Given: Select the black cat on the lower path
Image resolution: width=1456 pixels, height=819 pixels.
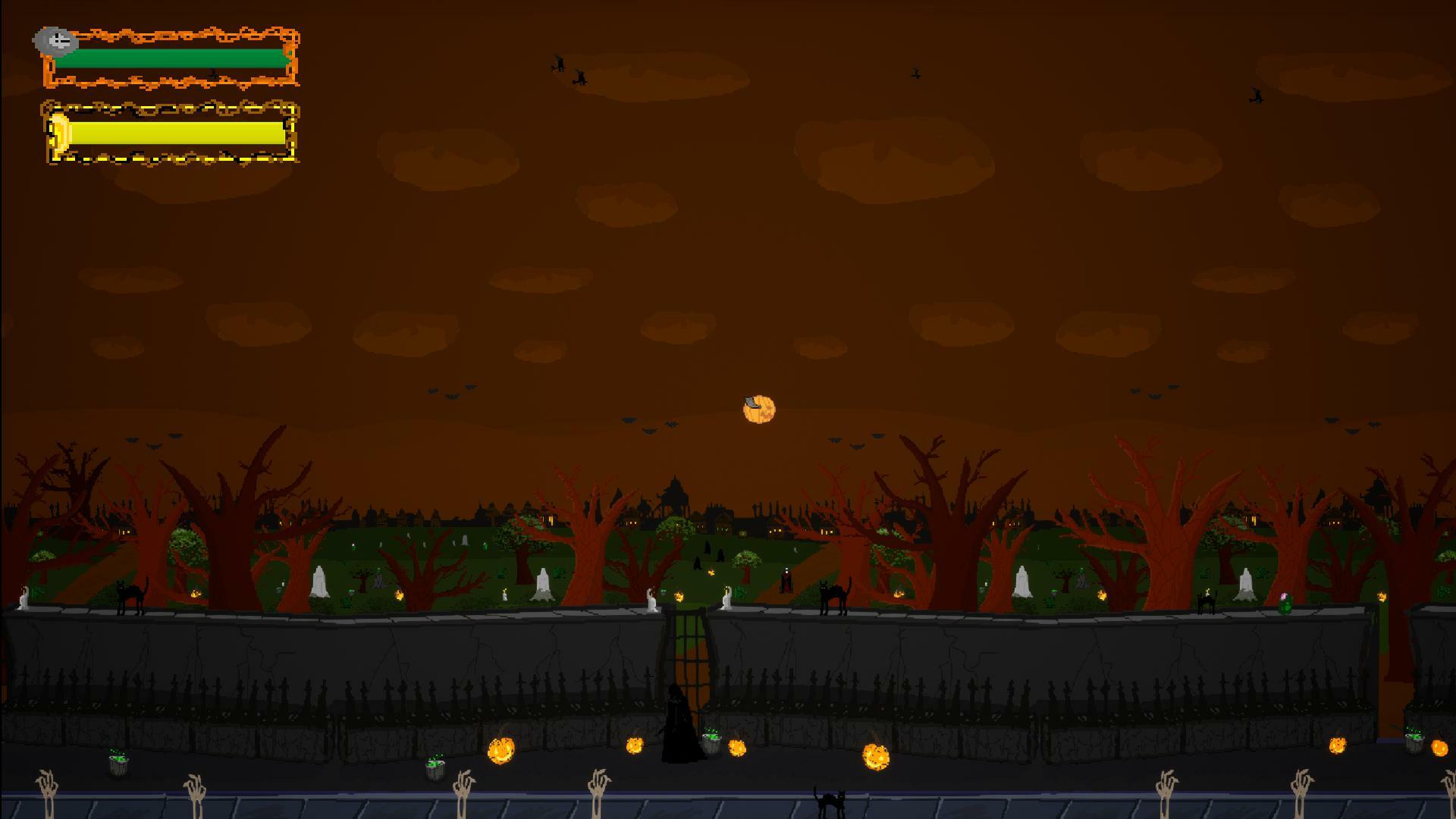Looking at the screenshot, I should click(828, 800).
